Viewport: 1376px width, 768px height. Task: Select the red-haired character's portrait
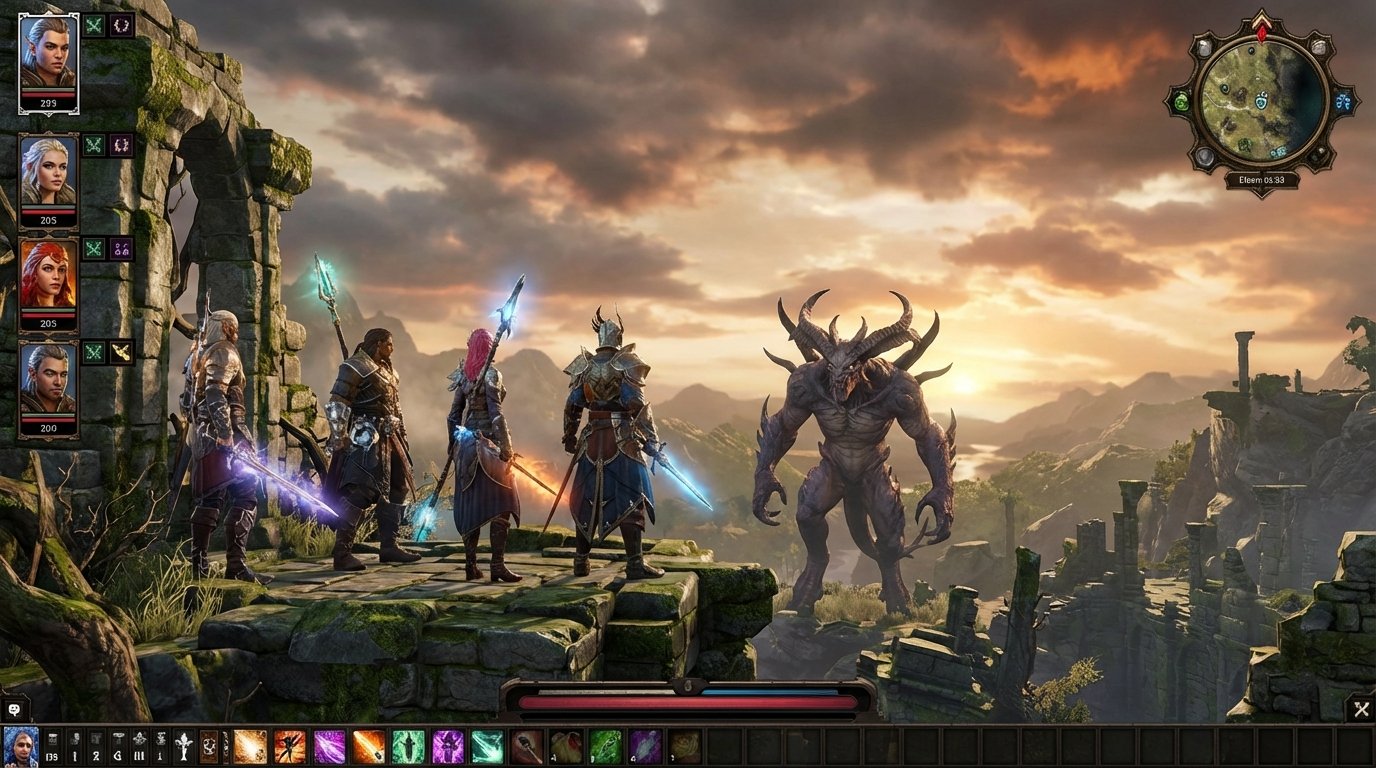pyautogui.click(x=51, y=272)
